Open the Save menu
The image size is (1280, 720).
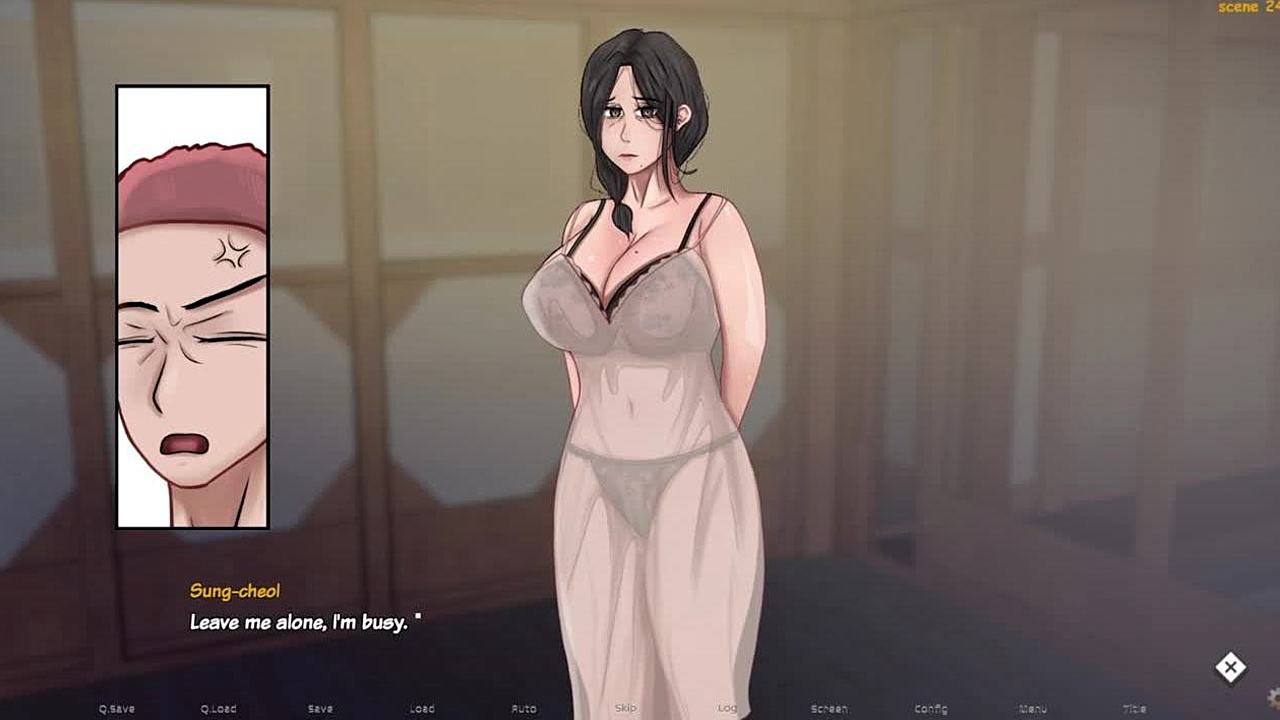click(x=320, y=709)
